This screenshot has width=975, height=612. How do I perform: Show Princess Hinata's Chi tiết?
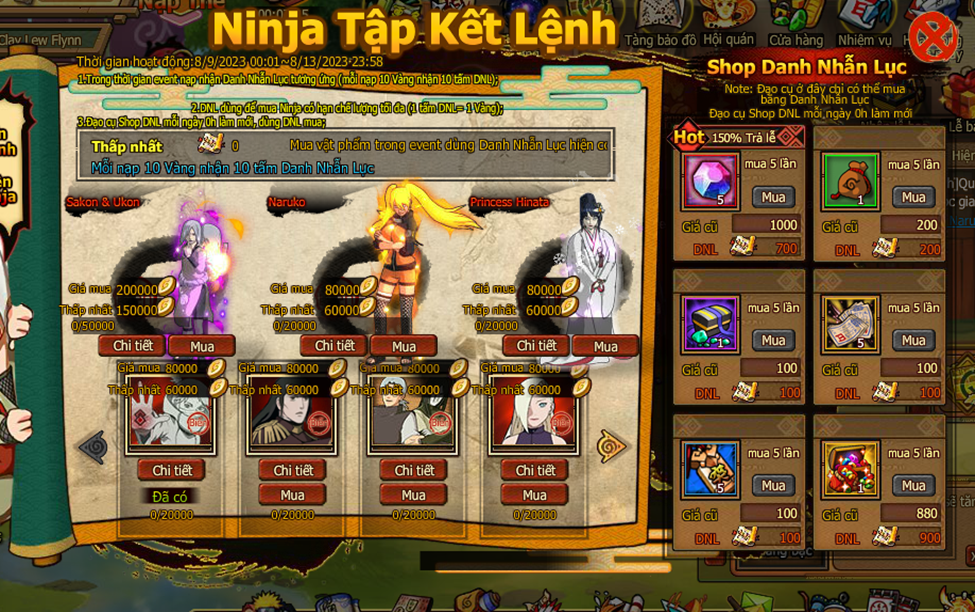(536, 346)
